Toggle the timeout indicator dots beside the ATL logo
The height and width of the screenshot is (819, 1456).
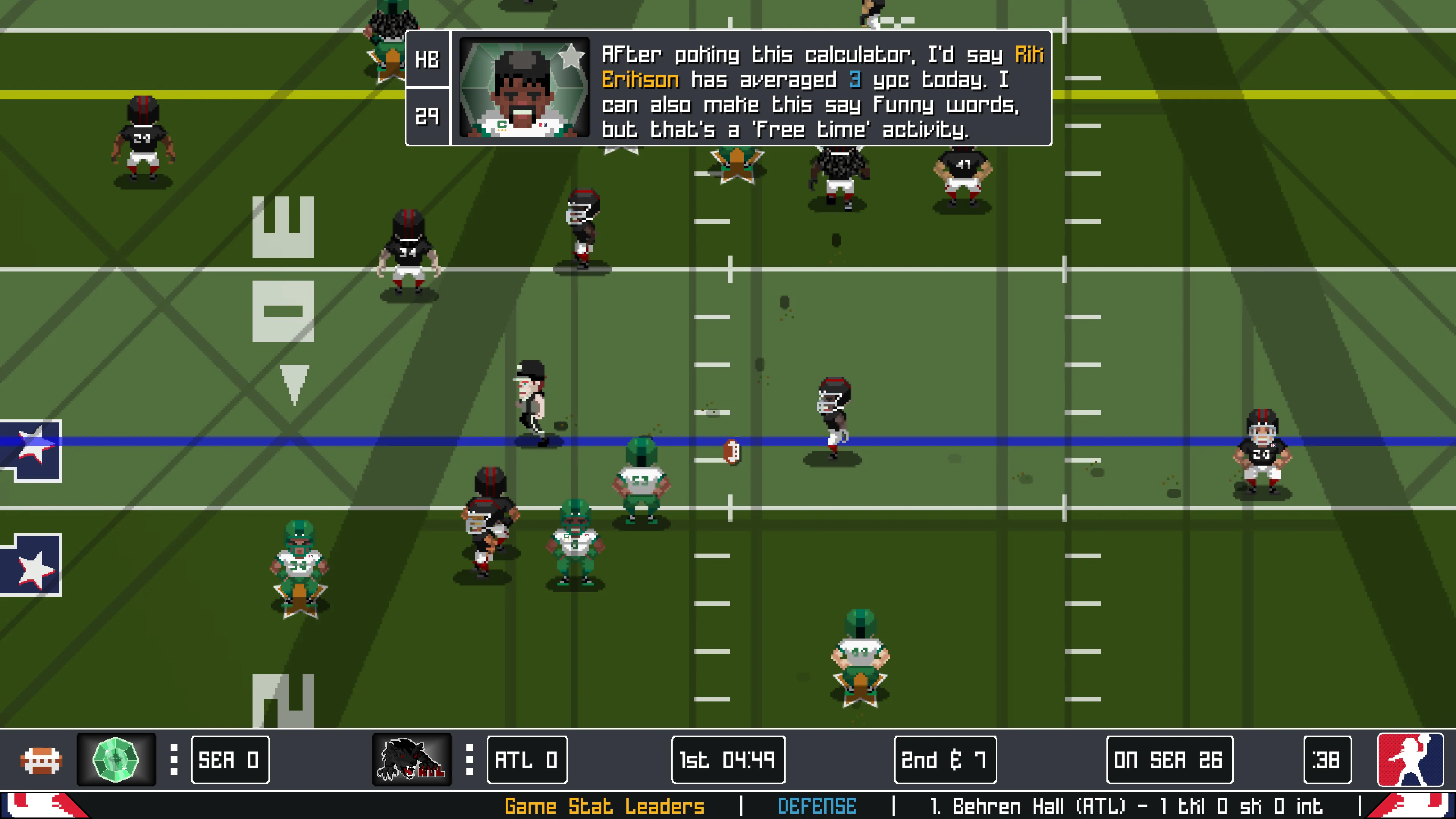[469, 759]
